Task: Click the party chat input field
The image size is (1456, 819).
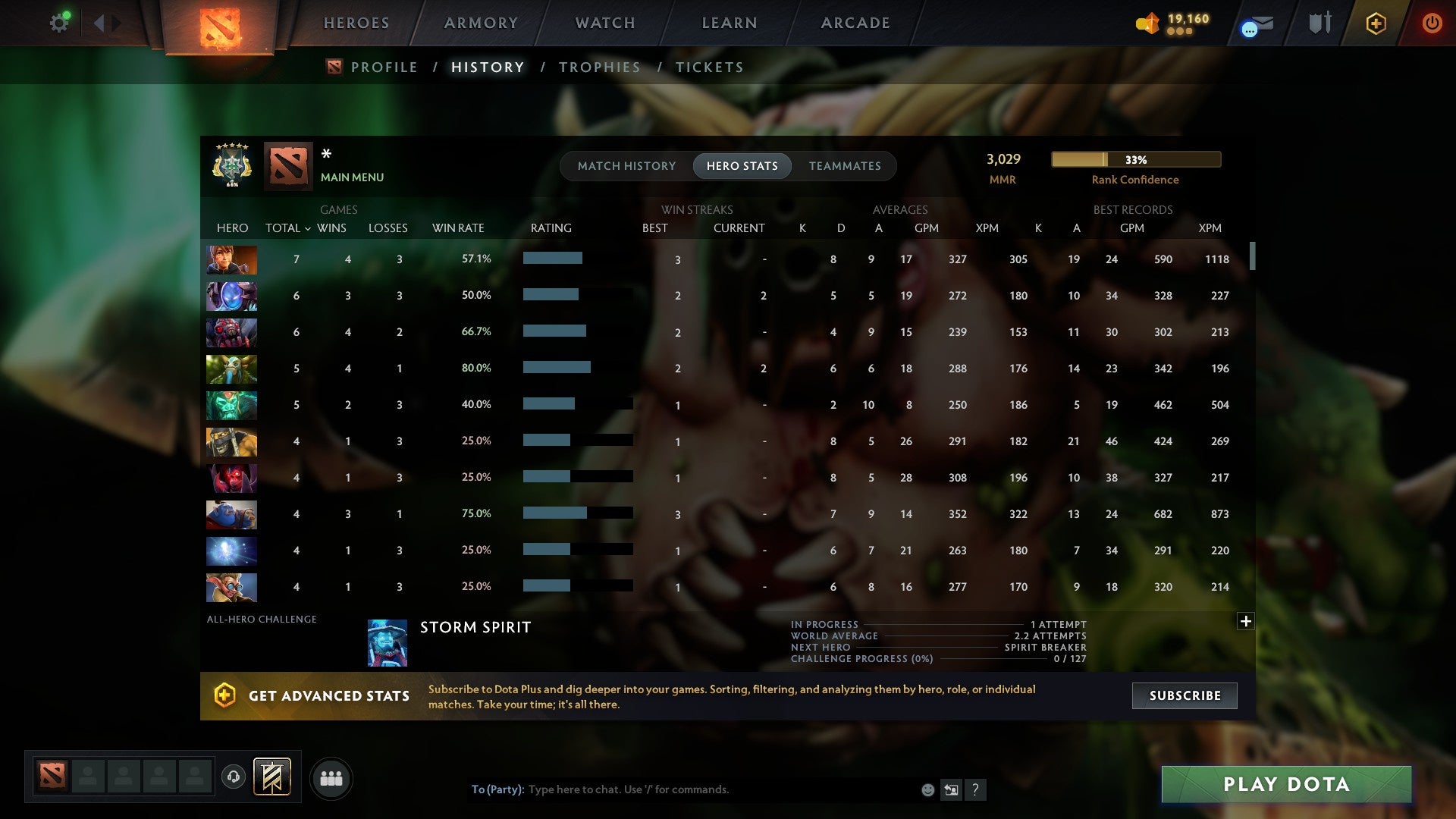Action: click(682, 789)
